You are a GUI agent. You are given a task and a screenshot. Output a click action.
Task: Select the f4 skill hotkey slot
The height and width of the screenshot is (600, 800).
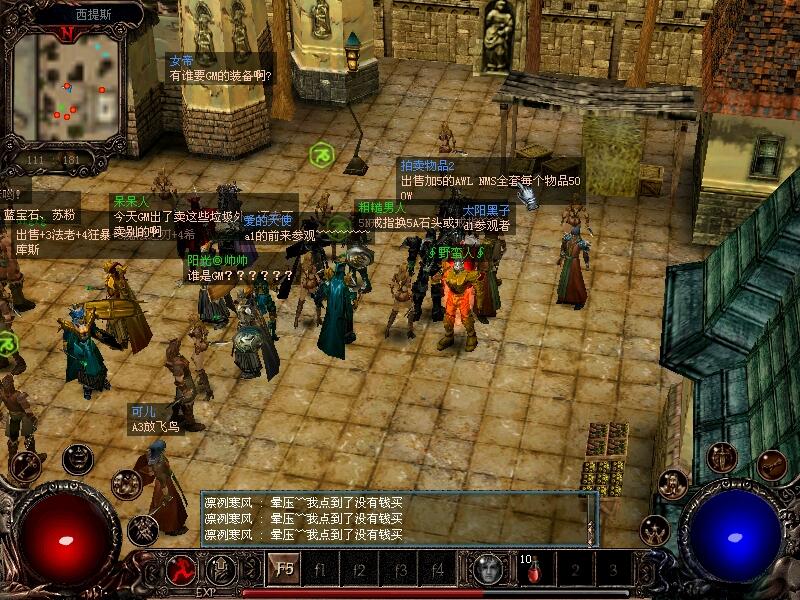437,570
